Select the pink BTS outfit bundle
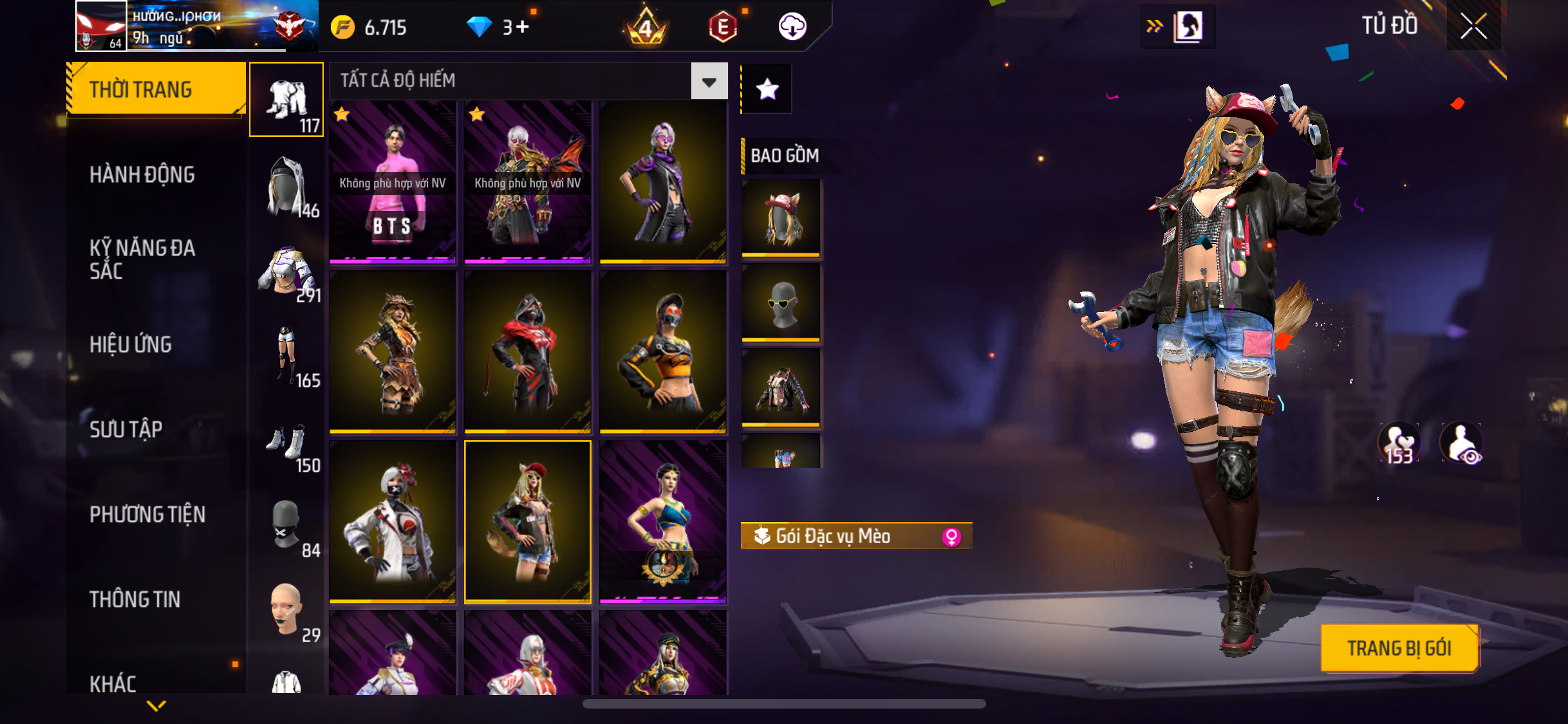1568x724 pixels. coord(393,182)
